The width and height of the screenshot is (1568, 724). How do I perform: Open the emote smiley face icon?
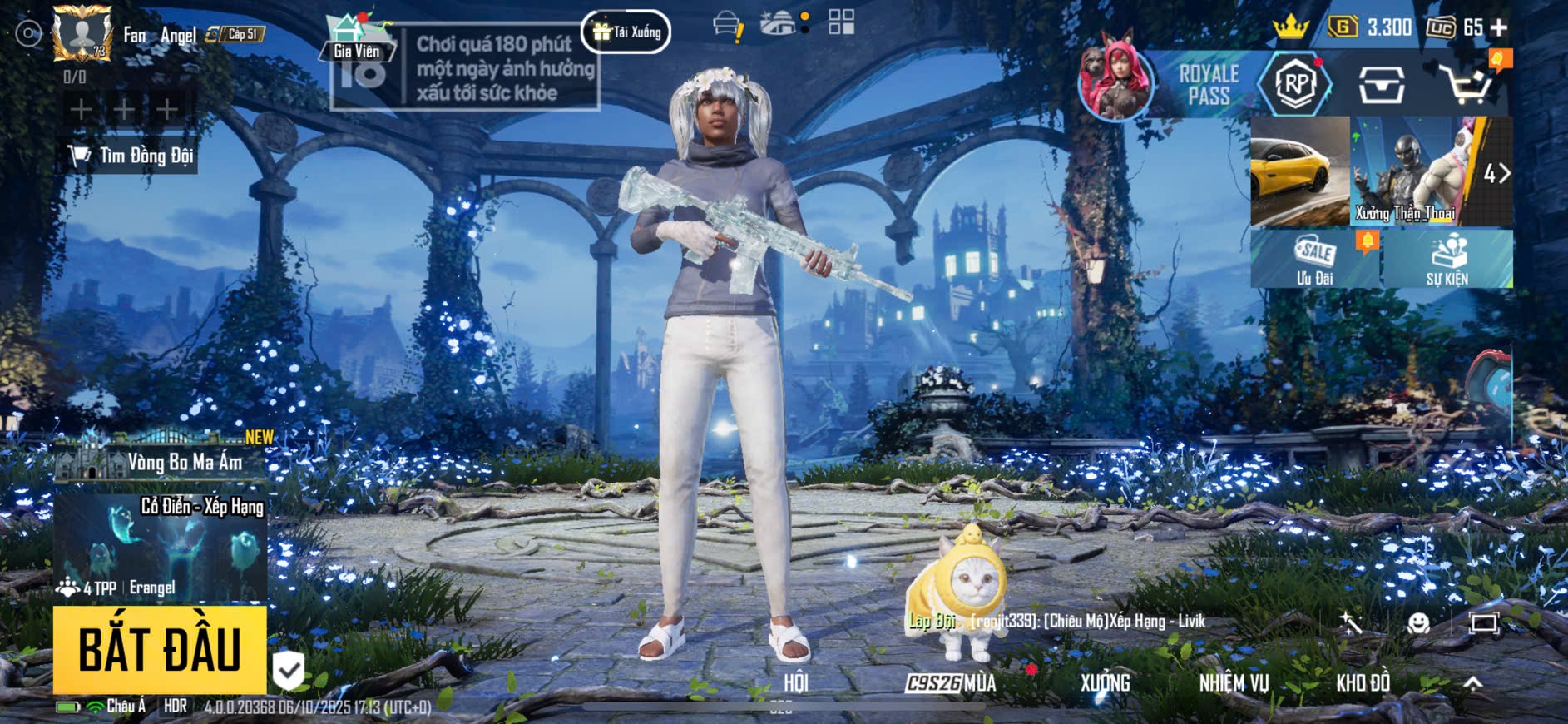coord(1418,622)
